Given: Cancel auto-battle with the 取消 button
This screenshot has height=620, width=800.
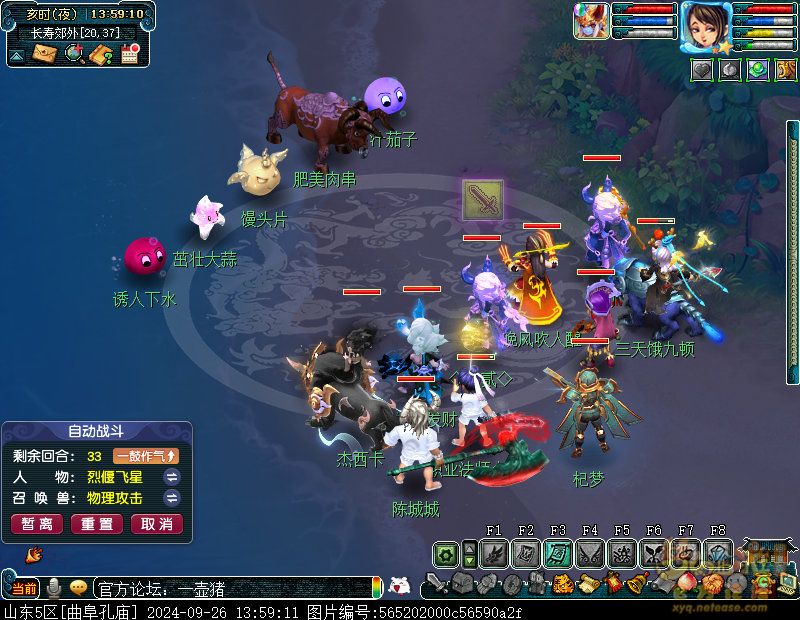Looking at the screenshot, I should (x=157, y=524).
